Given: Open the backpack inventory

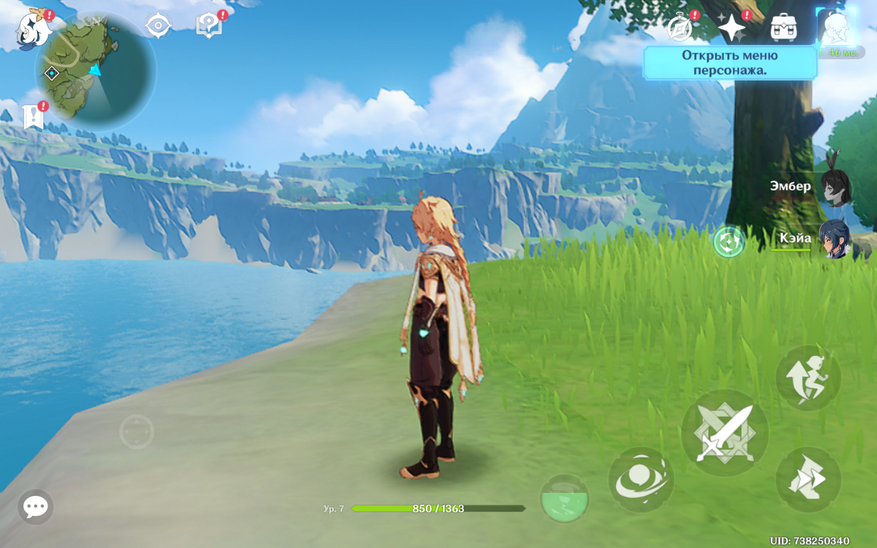Looking at the screenshot, I should point(784,27).
